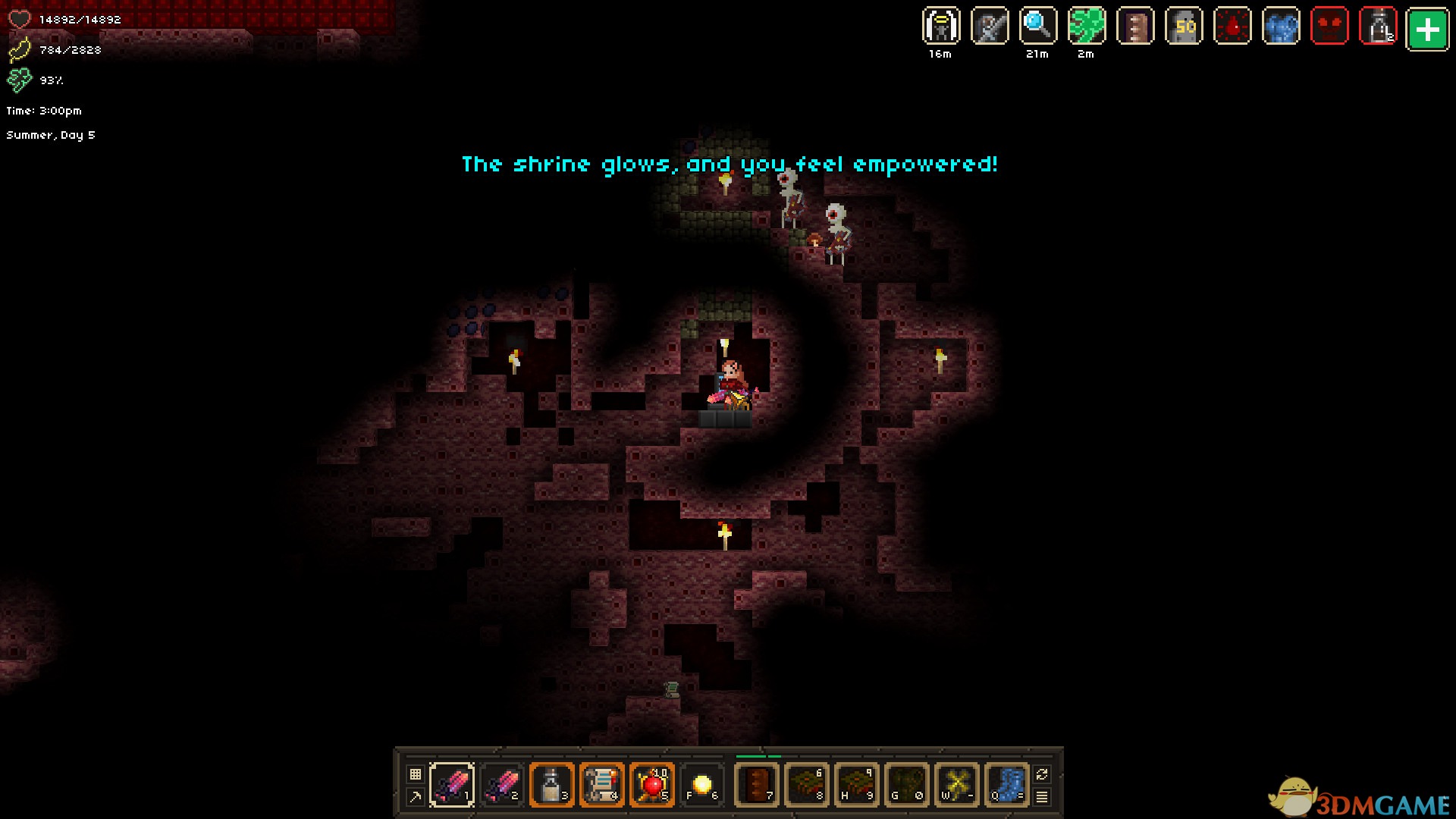Select the brown book in slot 7
This screenshot has width=1456, height=819.
click(x=757, y=784)
